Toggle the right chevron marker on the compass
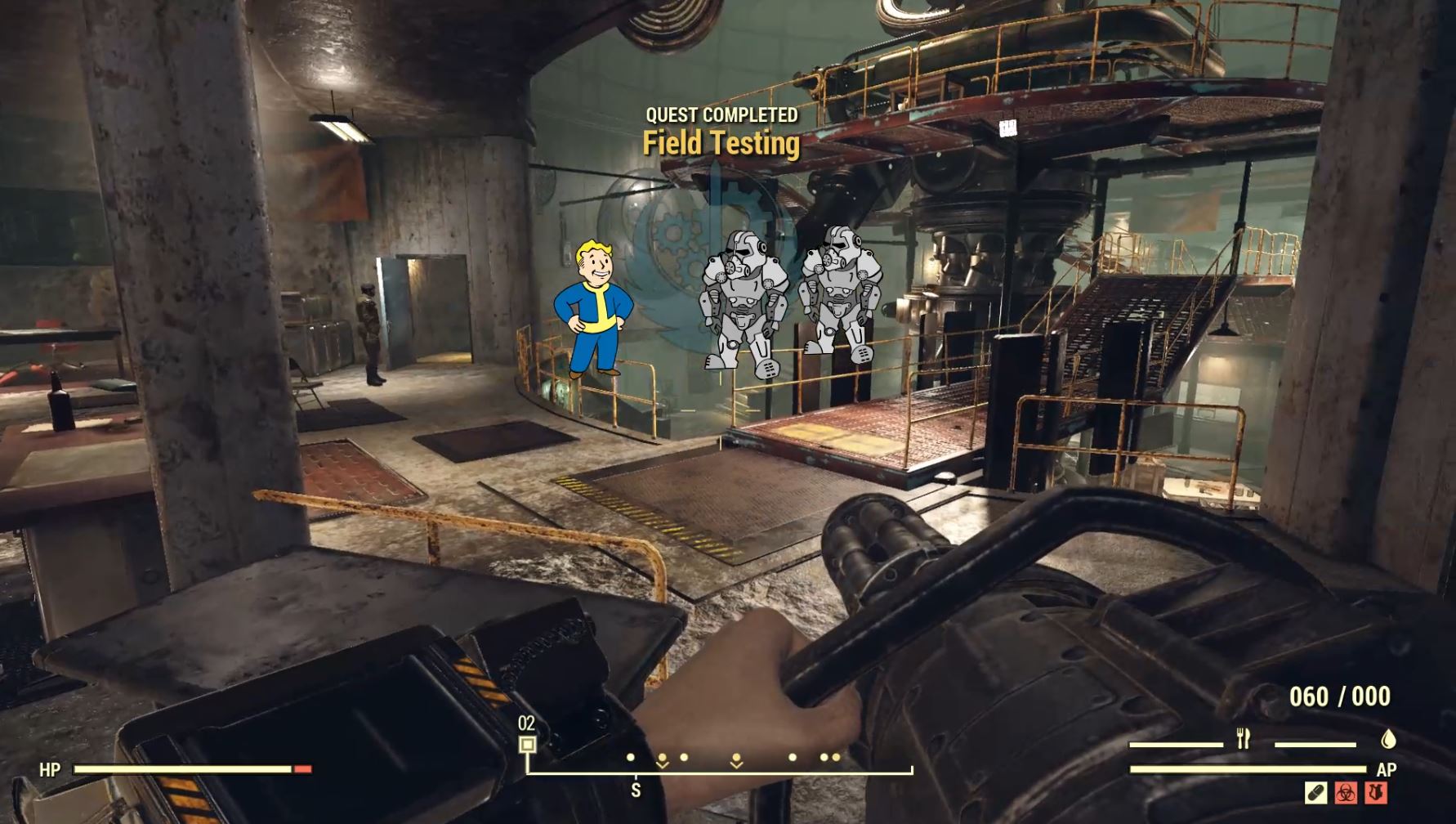Viewport: 1456px width, 824px height. [x=735, y=759]
